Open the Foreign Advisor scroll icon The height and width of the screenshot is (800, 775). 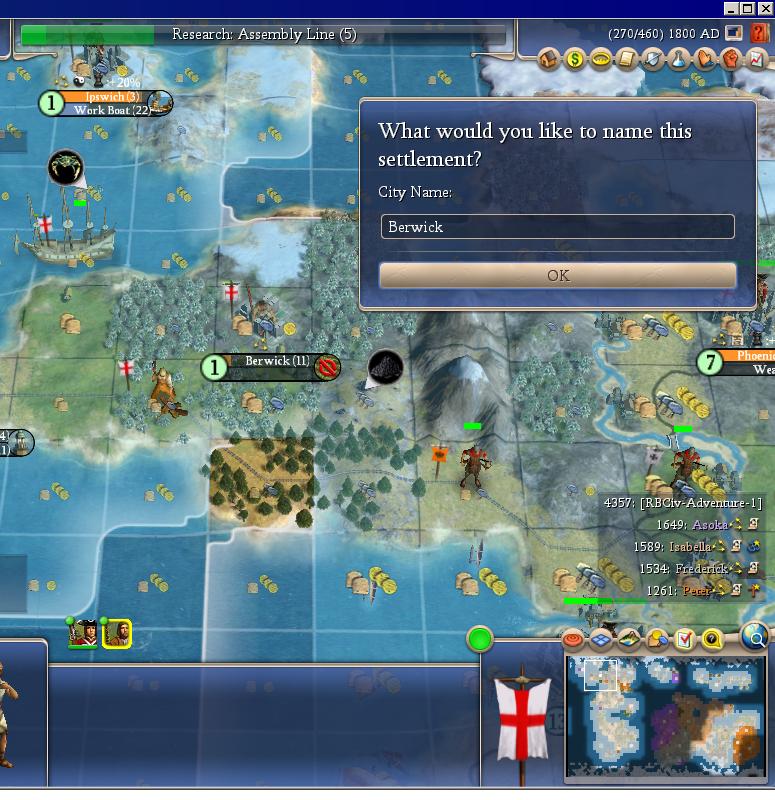[626, 60]
